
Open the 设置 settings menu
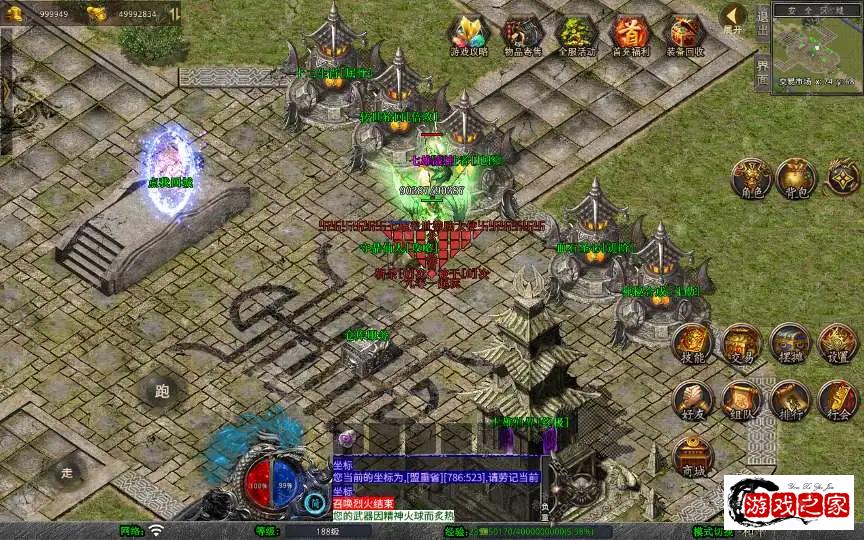point(838,343)
